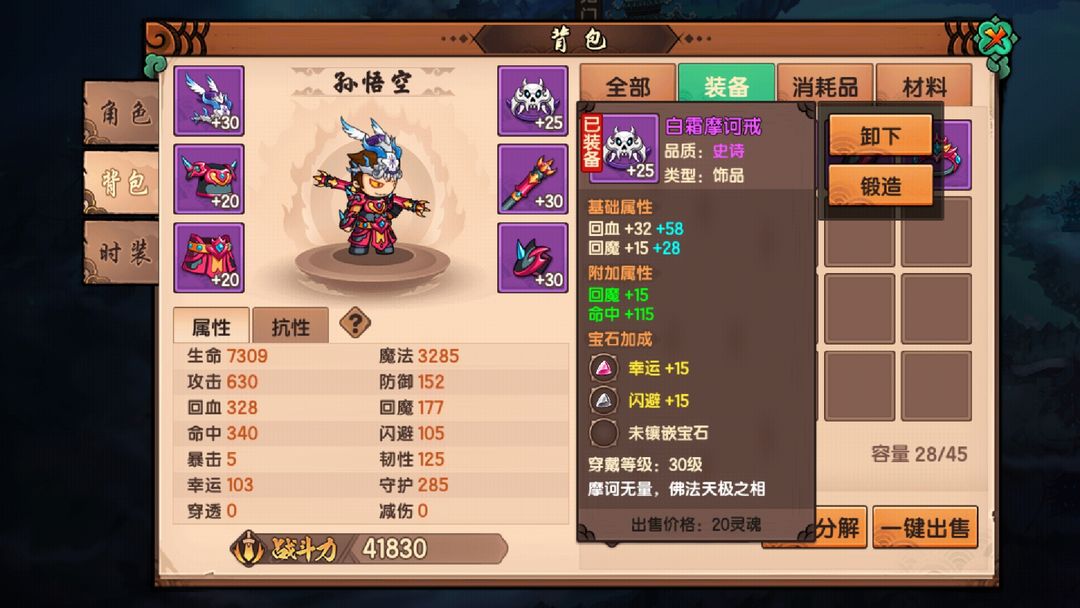Choose the red chest armor slot
The width and height of the screenshot is (1080, 608).
tap(209, 179)
